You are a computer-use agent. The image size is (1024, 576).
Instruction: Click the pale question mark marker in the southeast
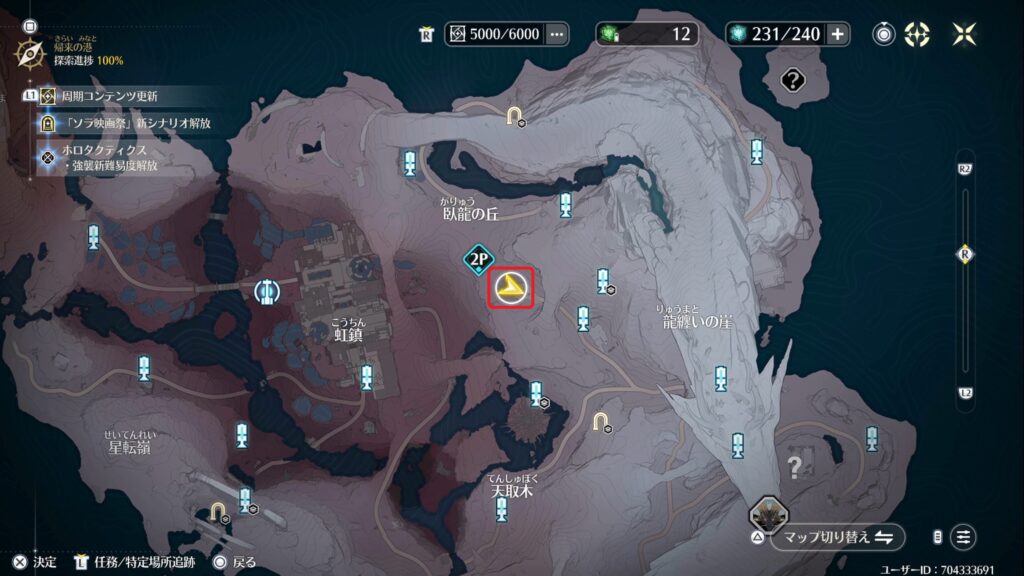[x=795, y=466]
